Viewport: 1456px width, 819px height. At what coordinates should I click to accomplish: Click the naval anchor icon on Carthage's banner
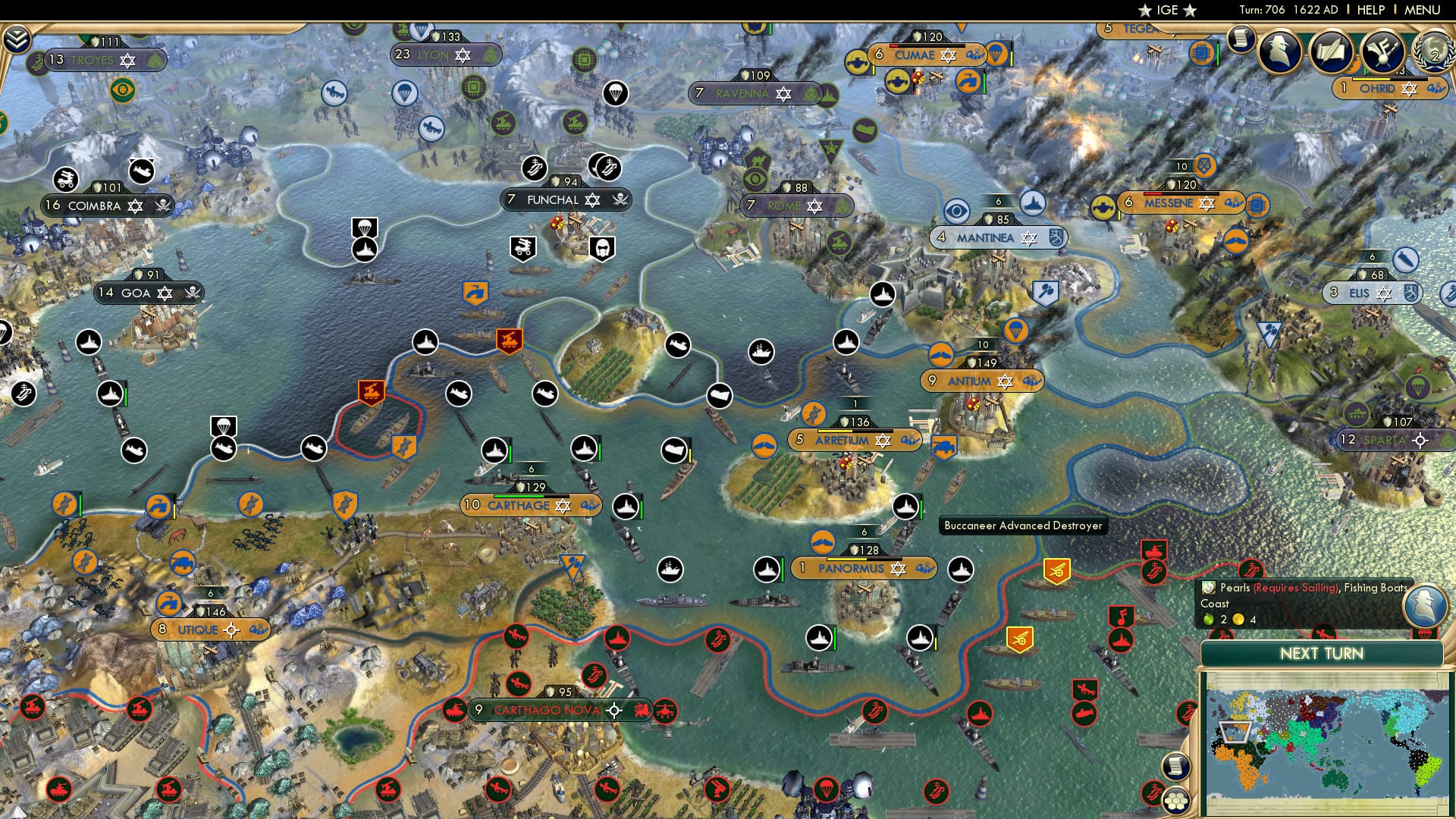590,505
